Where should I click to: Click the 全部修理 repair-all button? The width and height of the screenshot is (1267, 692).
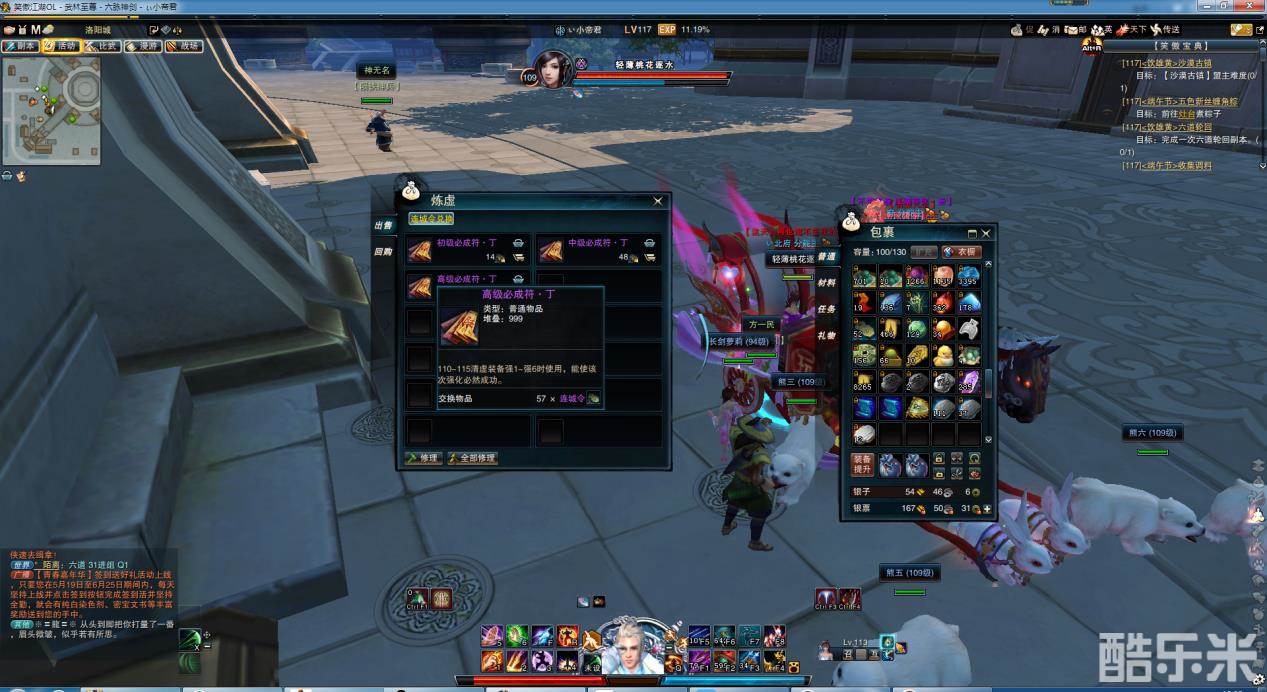(x=472, y=458)
